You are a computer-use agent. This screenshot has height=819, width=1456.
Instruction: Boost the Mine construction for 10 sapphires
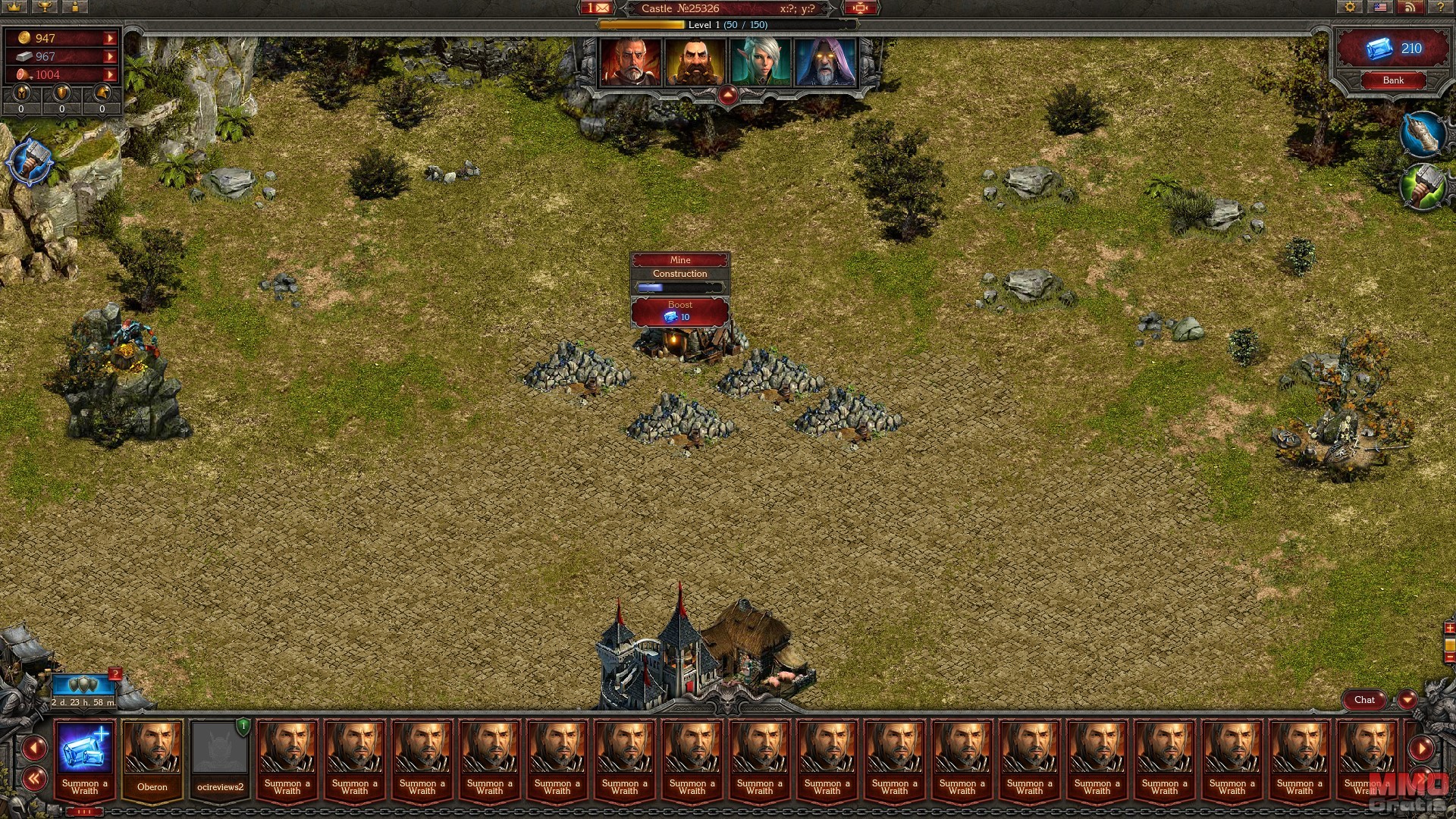pyautogui.click(x=679, y=312)
